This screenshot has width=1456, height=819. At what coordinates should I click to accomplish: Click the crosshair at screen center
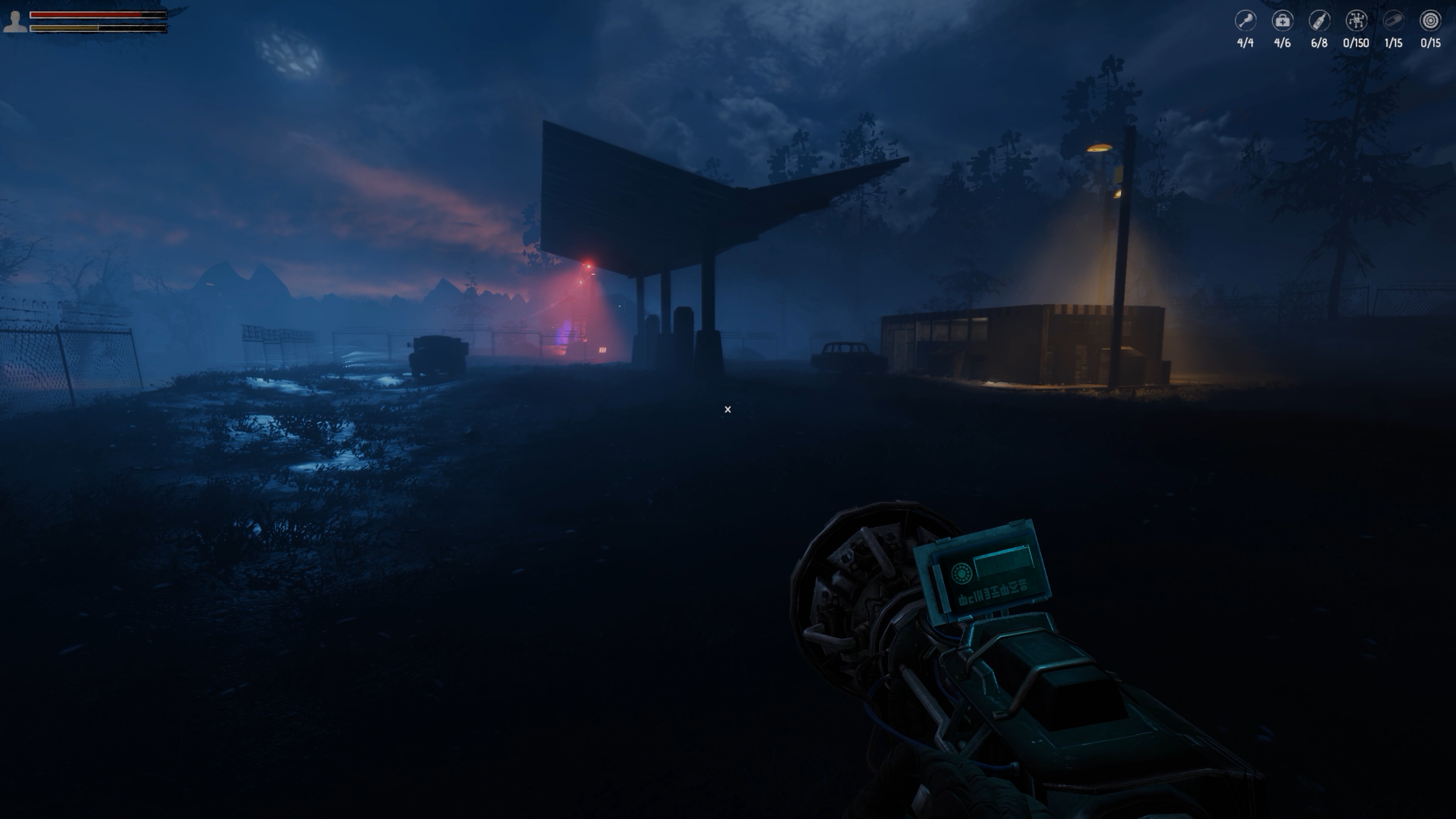click(727, 409)
